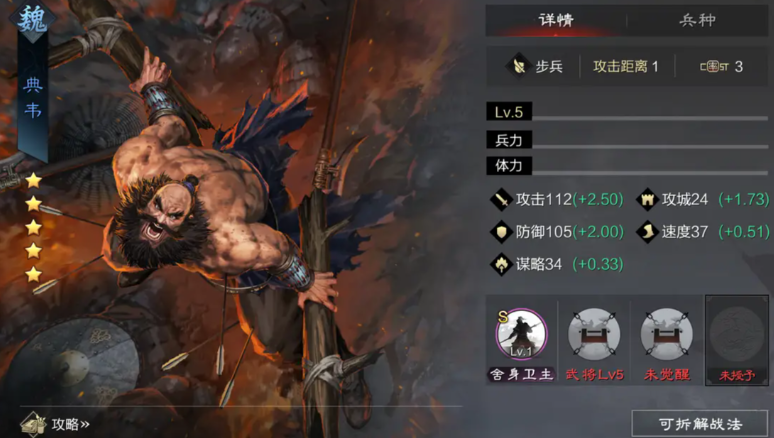Show 步兵 troop type info
This screenshot has width=774, height=438.
click(x=537, y=67)
